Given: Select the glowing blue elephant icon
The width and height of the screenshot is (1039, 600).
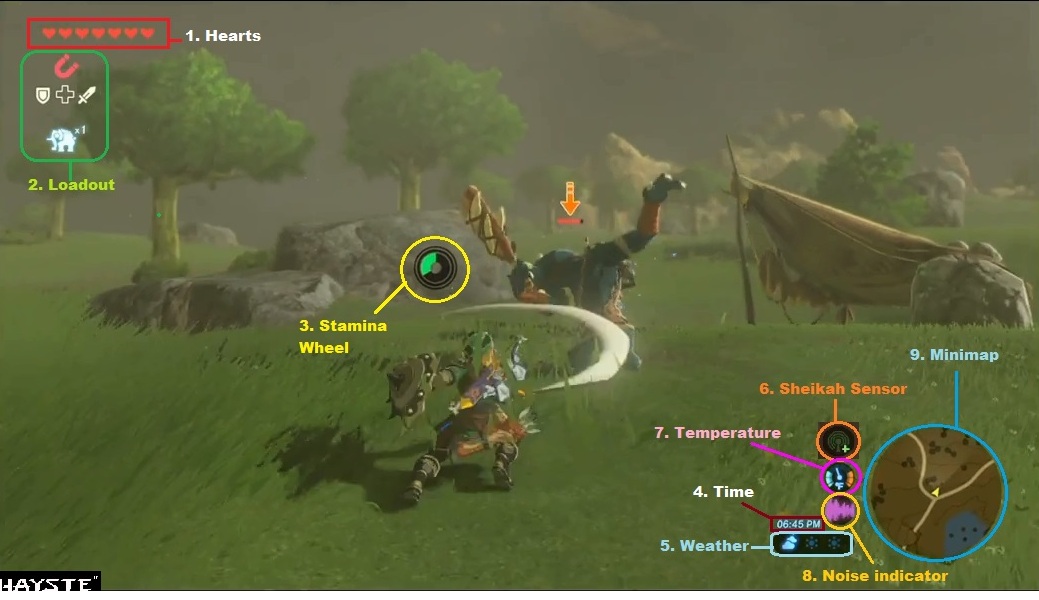Looking at the screenshot, I should pyautogui.click(x=63, y=140).
